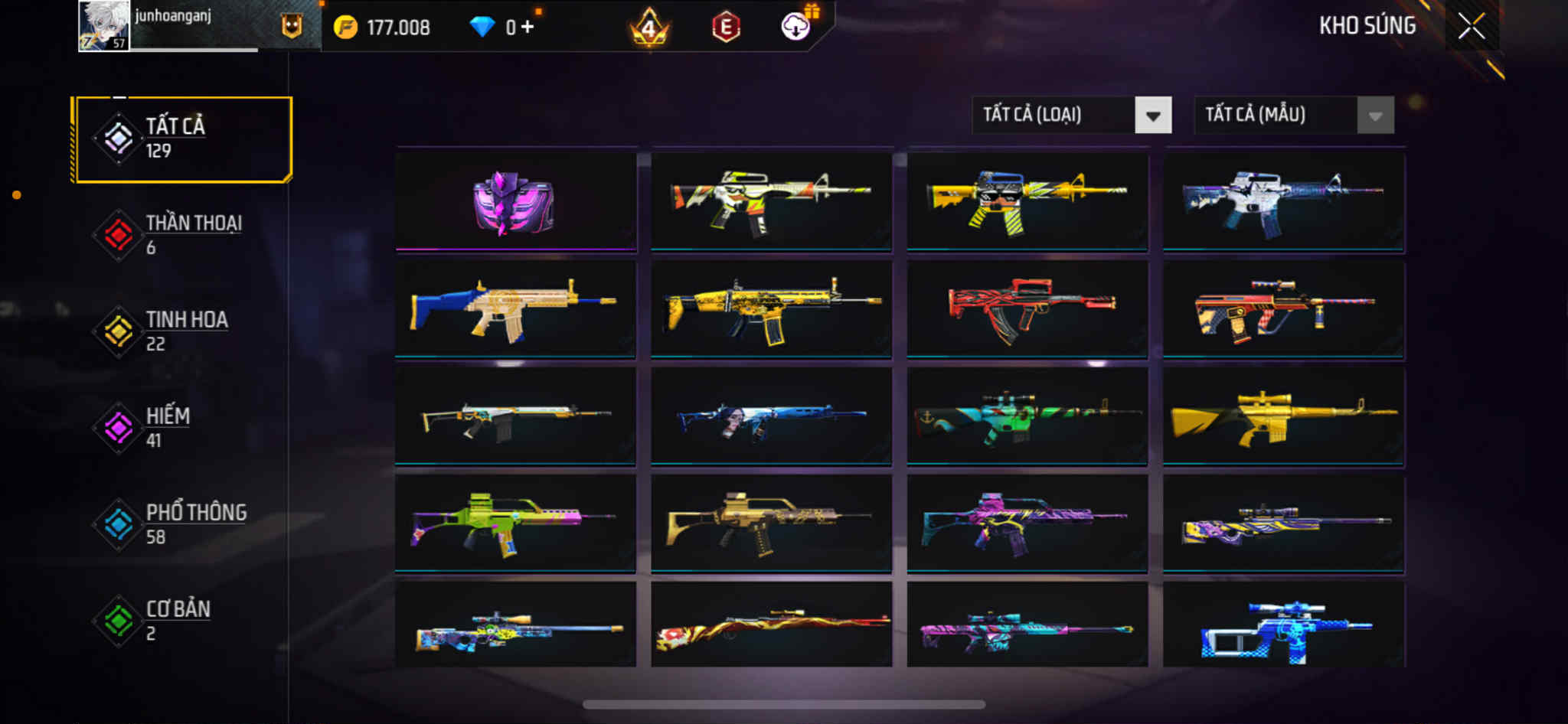Expand the Tất Cả (Mẫu) dropdown
The width and height of the screenshot is (1568, 724).
(1293, 116)
